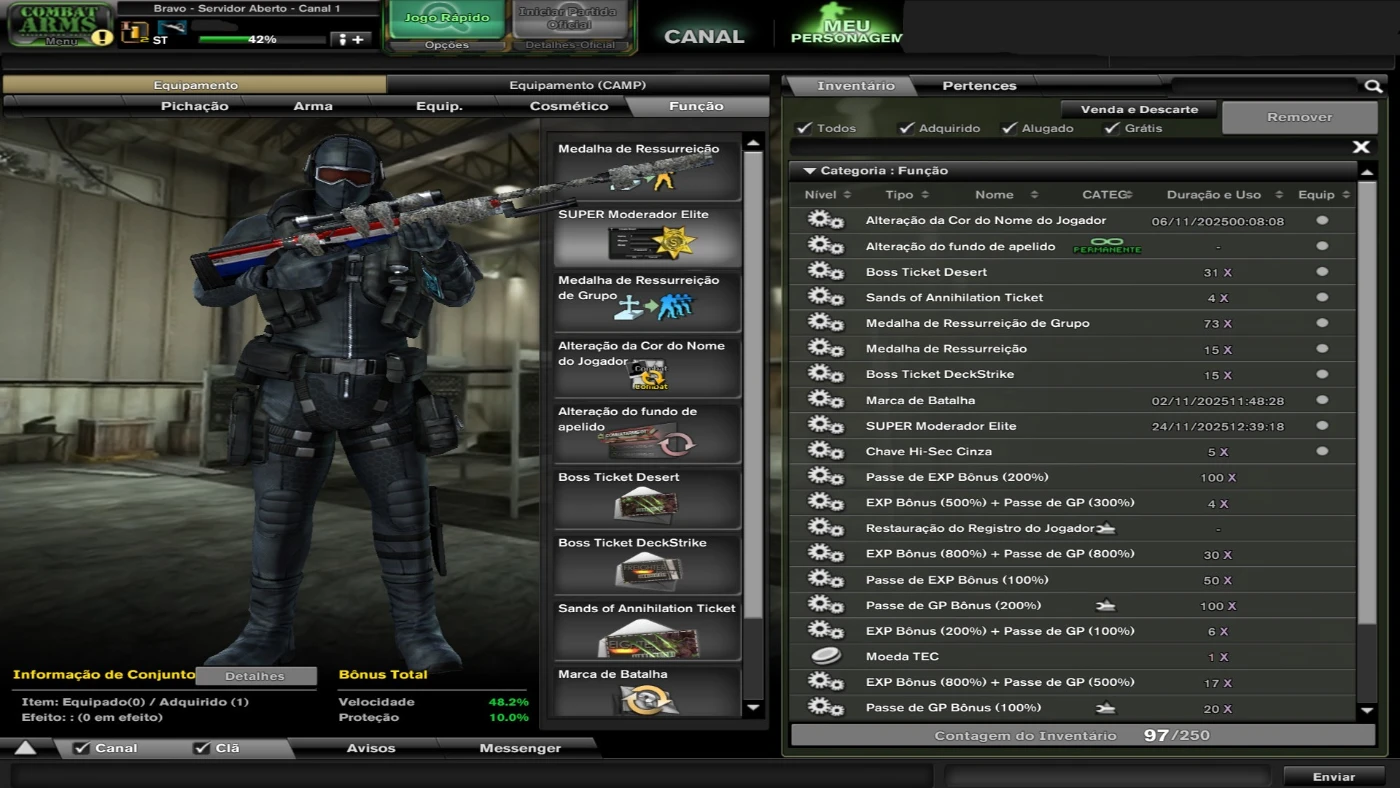Switch to the Pertences tab

(978, 85)
